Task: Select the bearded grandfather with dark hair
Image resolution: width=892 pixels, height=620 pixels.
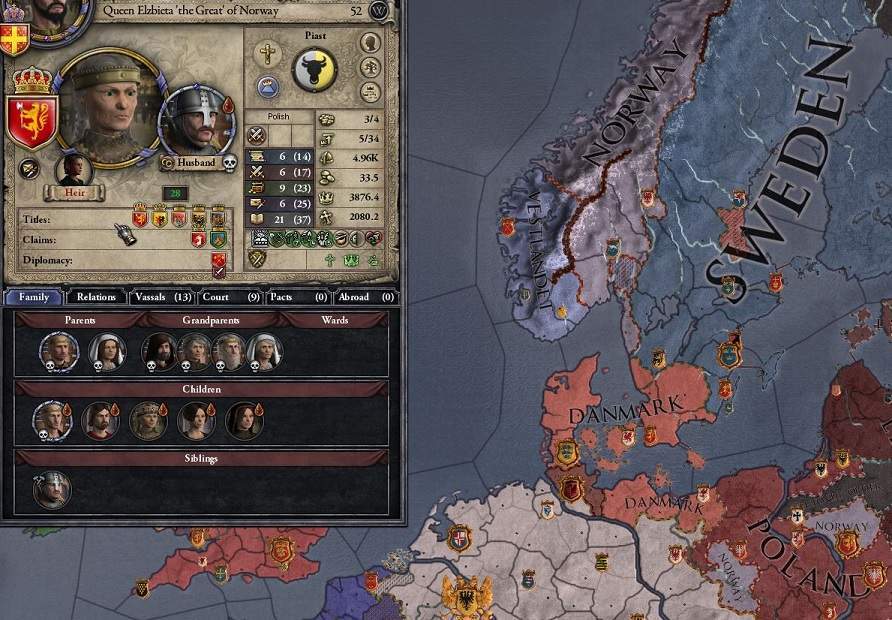Action: pos(160,352)
